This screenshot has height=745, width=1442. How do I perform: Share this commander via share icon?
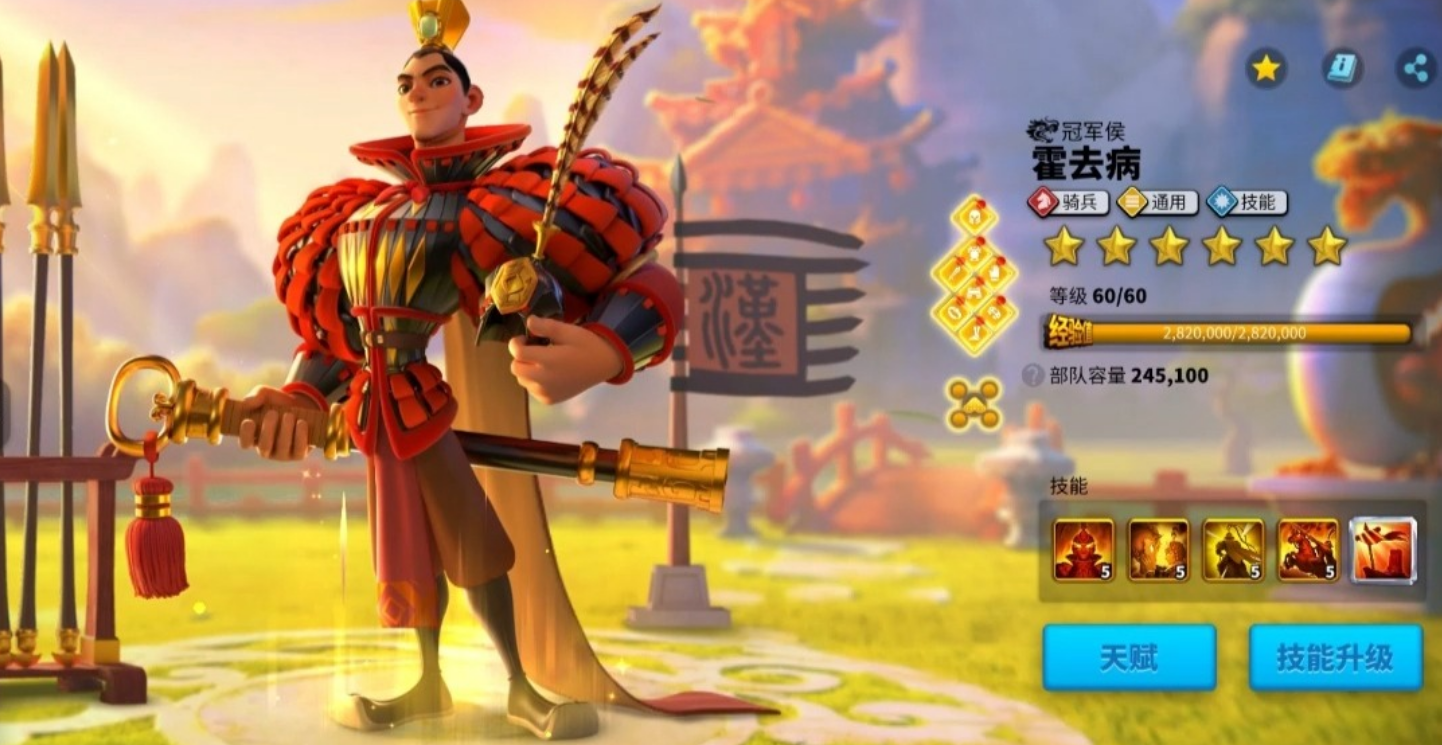tap(1416, 68)
